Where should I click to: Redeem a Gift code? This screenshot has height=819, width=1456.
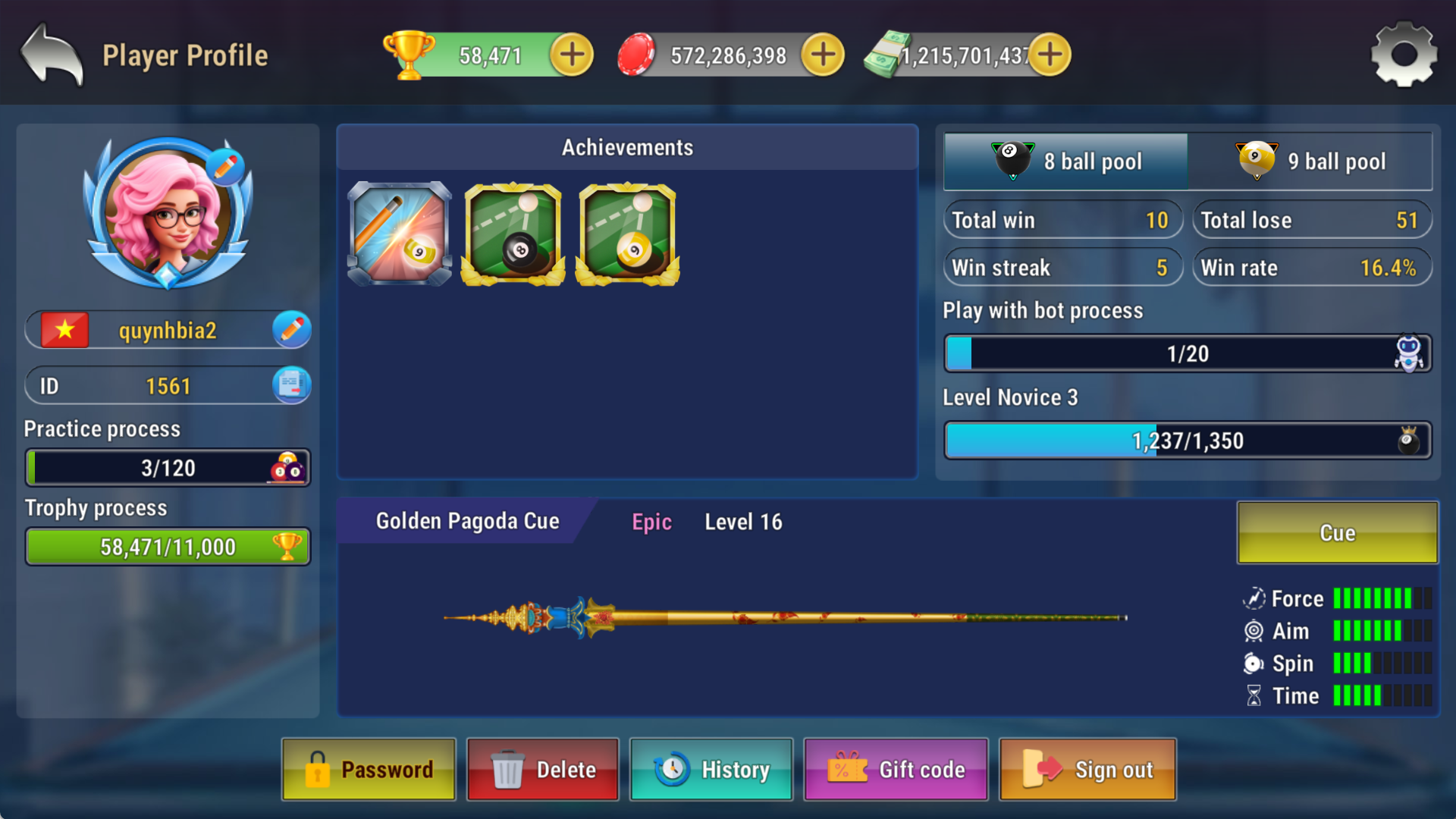pos(896,769)
